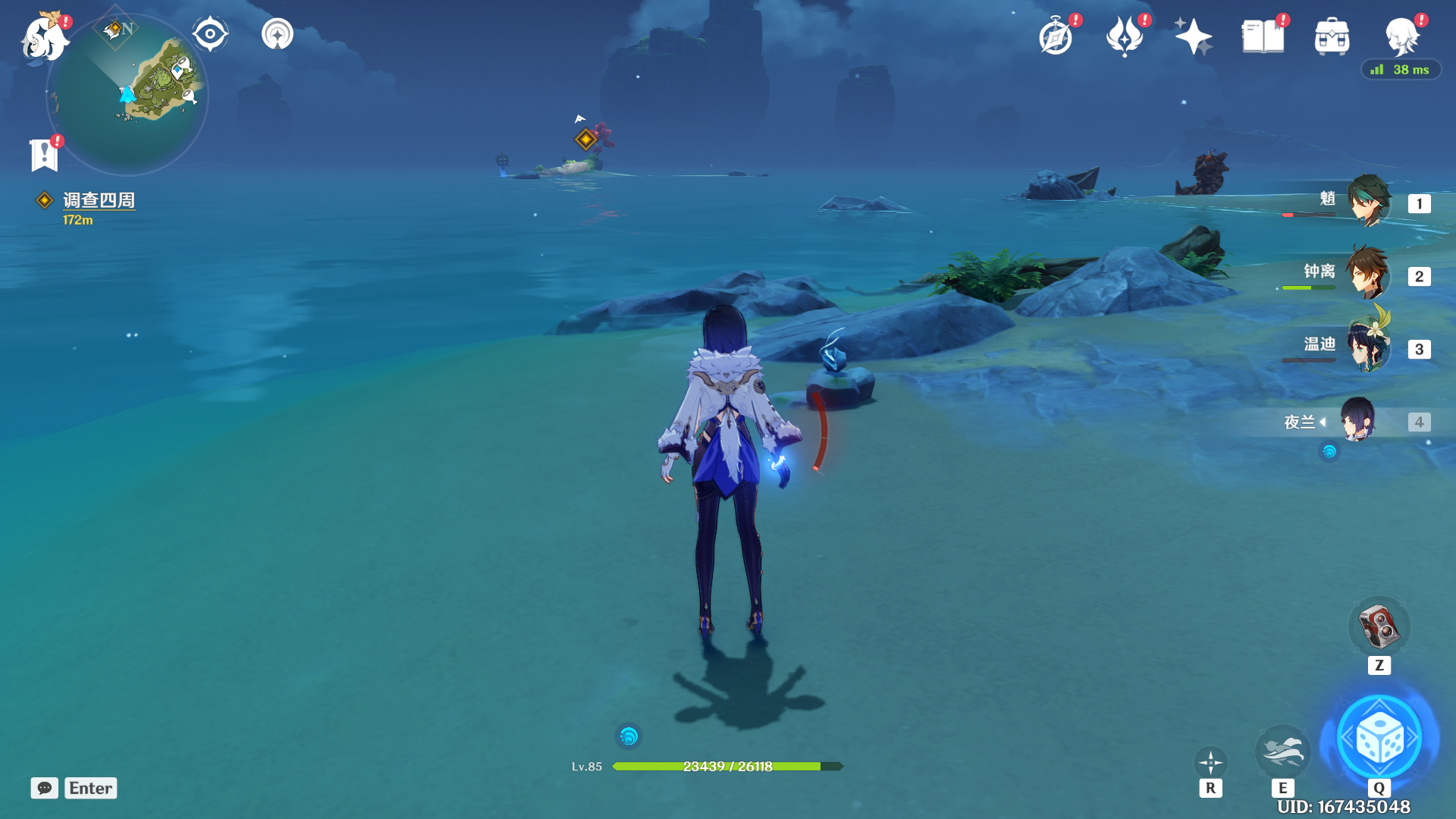
Task: Open the backpack inventory
Action: (1332, 36)
